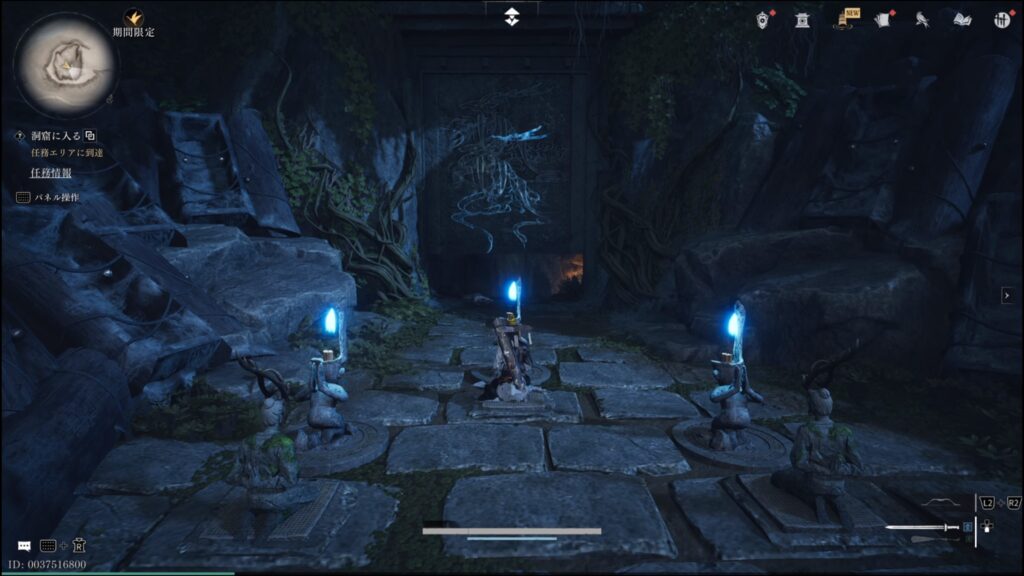Click the copy icon beside 洞窟に入る

tap(90, 136)
